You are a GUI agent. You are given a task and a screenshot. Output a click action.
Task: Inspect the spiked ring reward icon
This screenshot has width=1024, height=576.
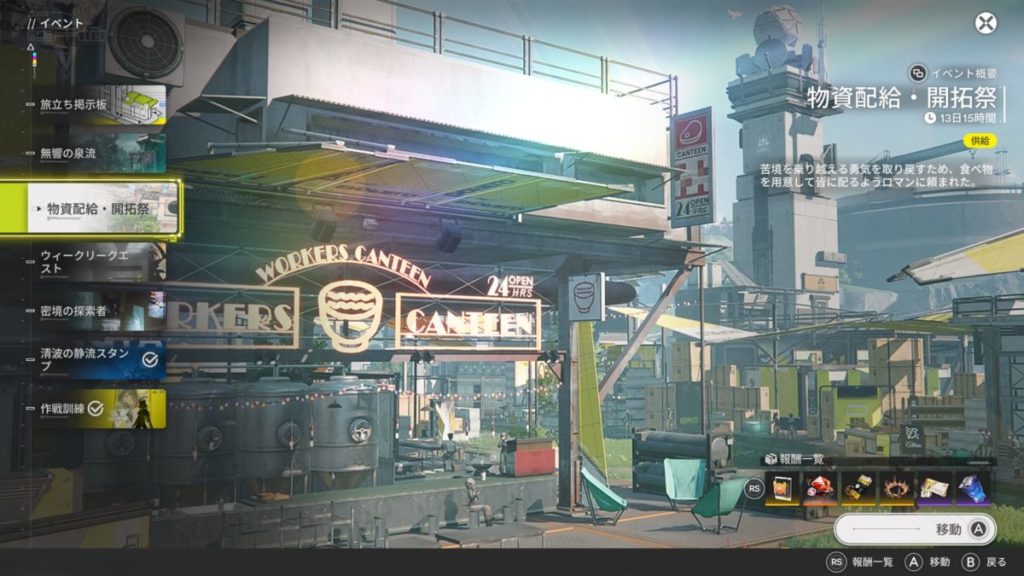(897, 488)
